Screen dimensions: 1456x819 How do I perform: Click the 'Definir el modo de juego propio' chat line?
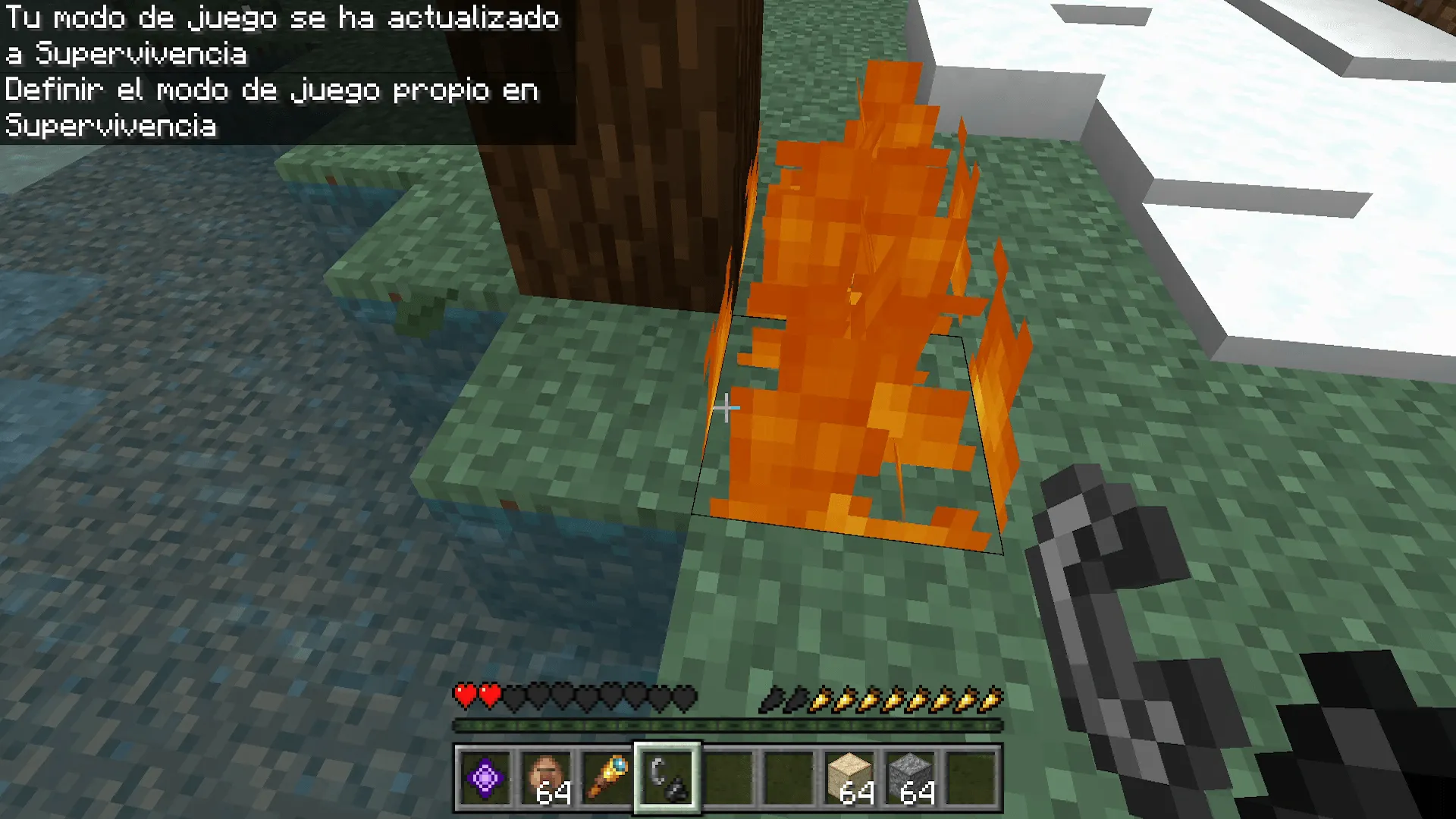[x=271, y=89]
